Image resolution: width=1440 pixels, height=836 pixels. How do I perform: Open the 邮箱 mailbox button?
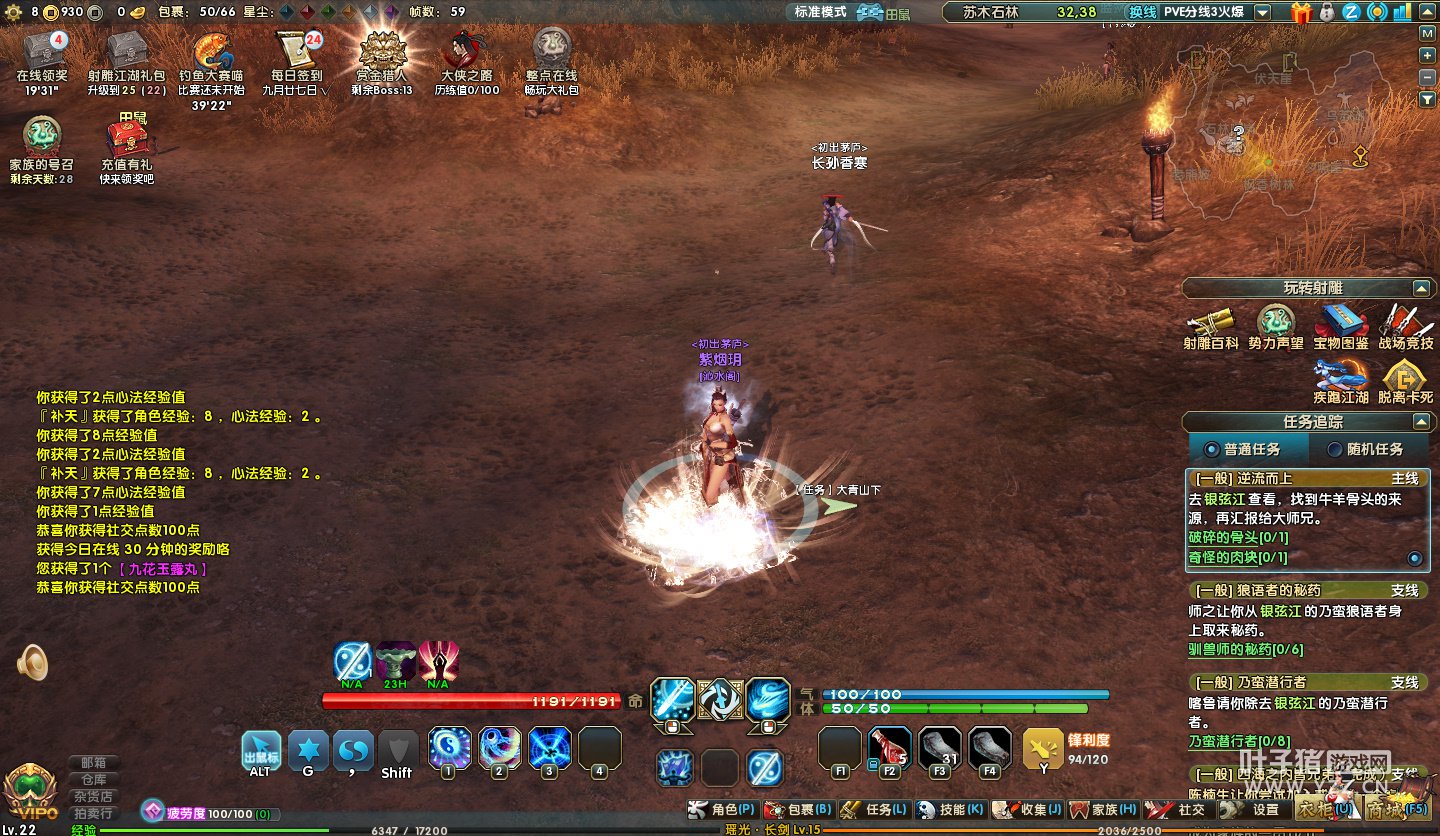click(x=94, y=762)
